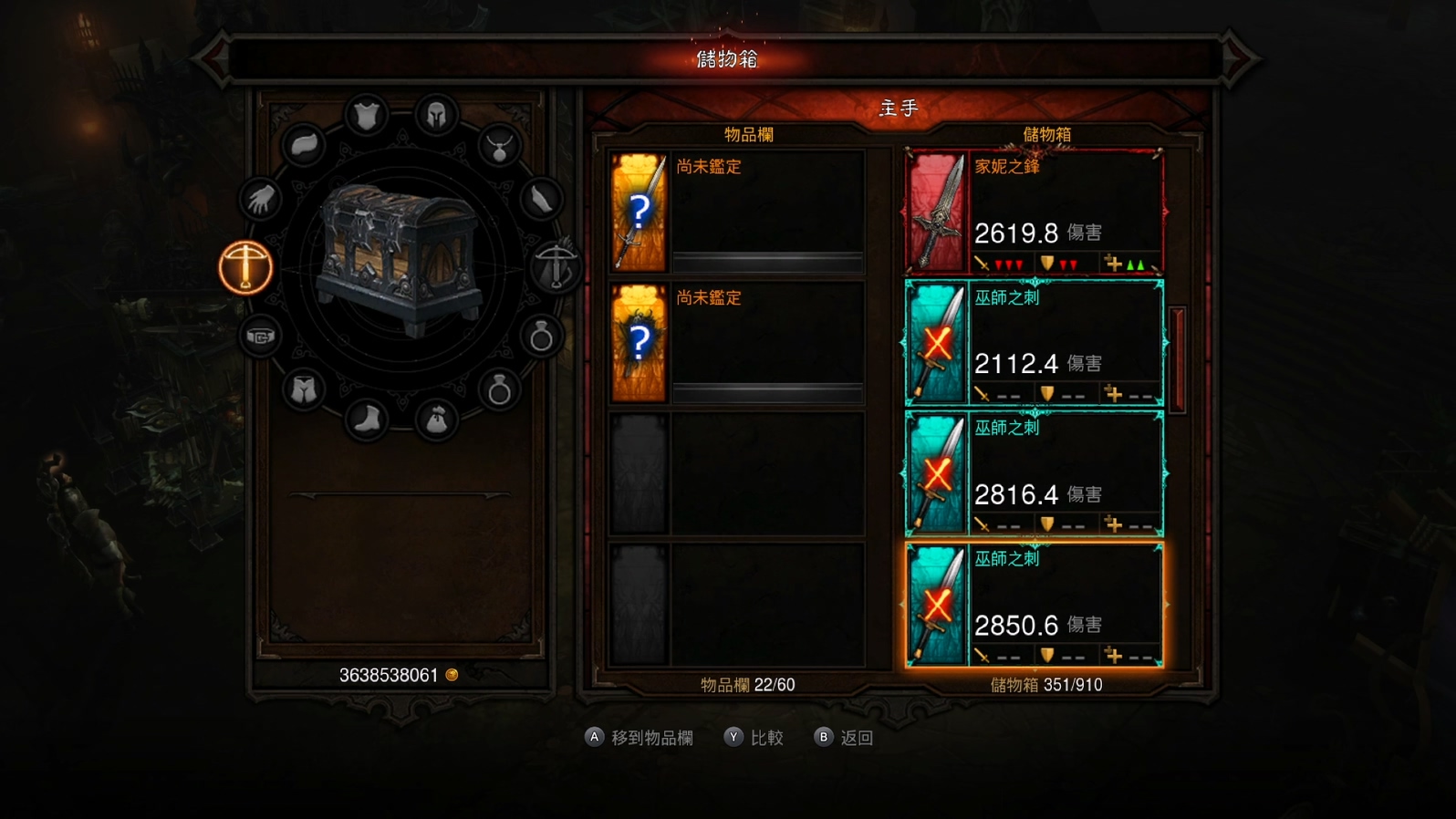
Task: Open the pants slot category
Action: [x=304, y=390]
